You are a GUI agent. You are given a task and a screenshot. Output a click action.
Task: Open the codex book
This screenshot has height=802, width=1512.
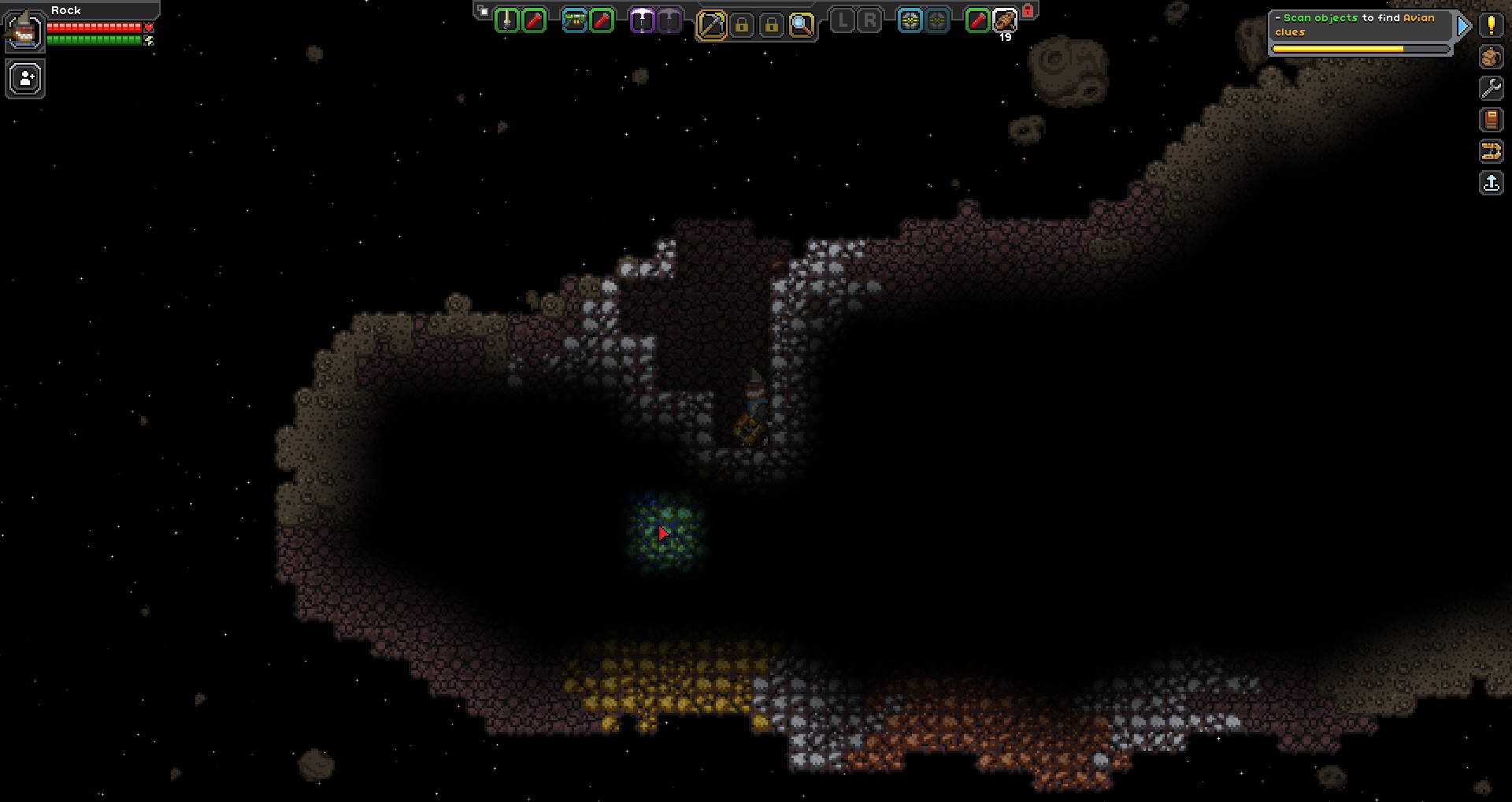coord(1491,120)
